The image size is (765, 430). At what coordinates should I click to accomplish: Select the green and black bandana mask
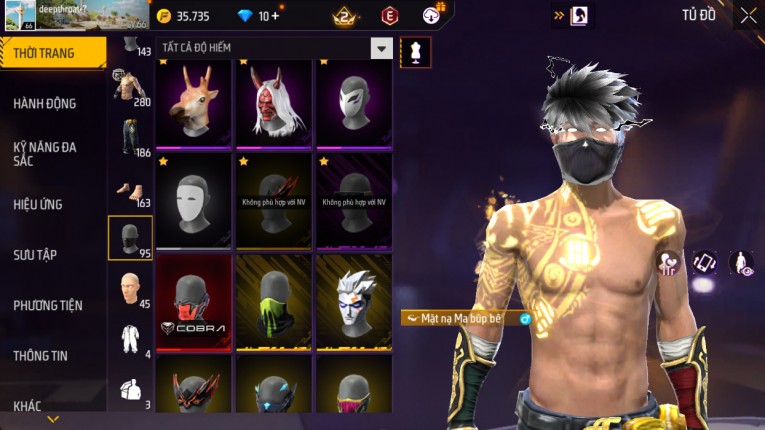tap(274, 301)
